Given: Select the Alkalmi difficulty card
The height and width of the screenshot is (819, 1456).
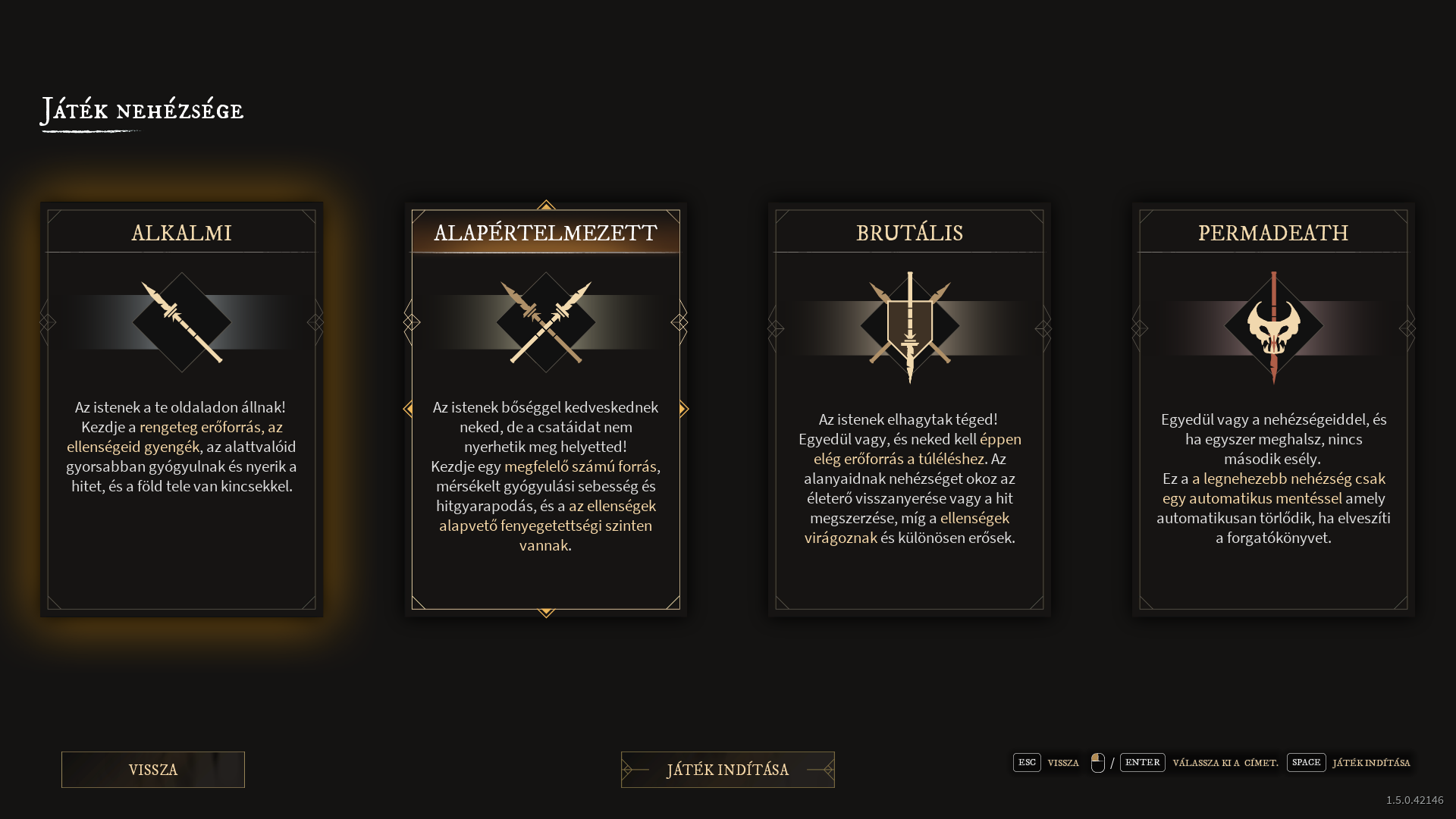Looking at the screenshot, I should click(x=181, y=409).
